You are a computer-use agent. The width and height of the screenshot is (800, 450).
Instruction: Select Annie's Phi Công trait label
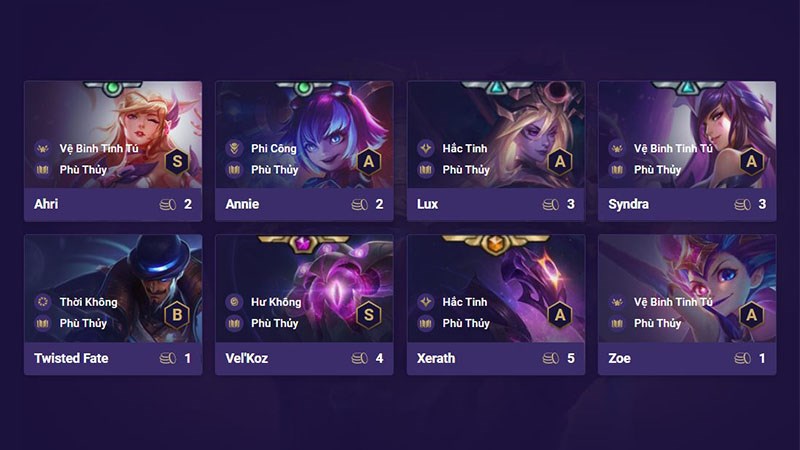click(x=273, y=148)
